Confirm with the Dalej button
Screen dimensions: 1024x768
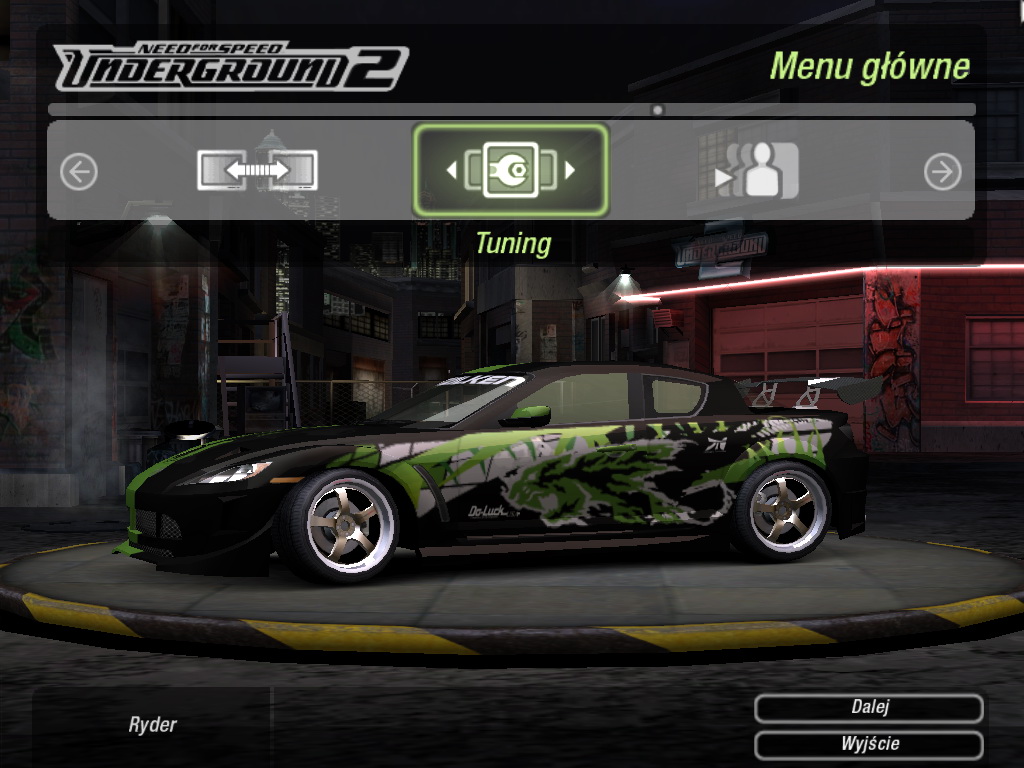(869, 708)
